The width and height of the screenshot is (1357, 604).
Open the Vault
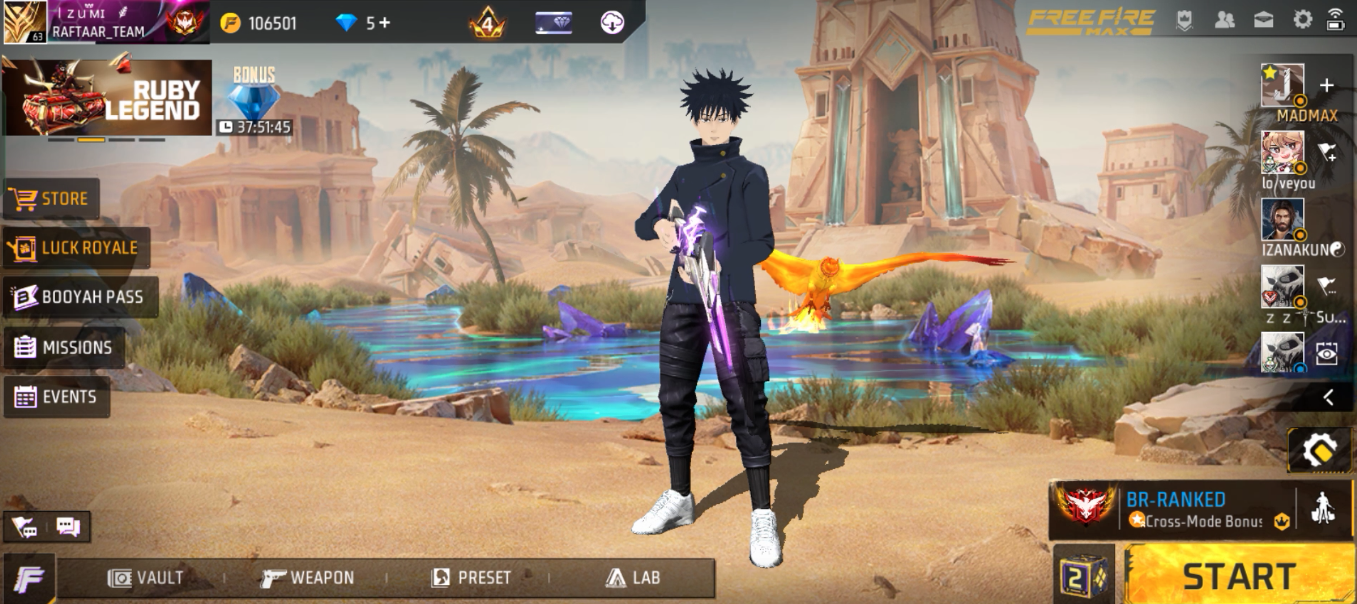click(146, 578)
